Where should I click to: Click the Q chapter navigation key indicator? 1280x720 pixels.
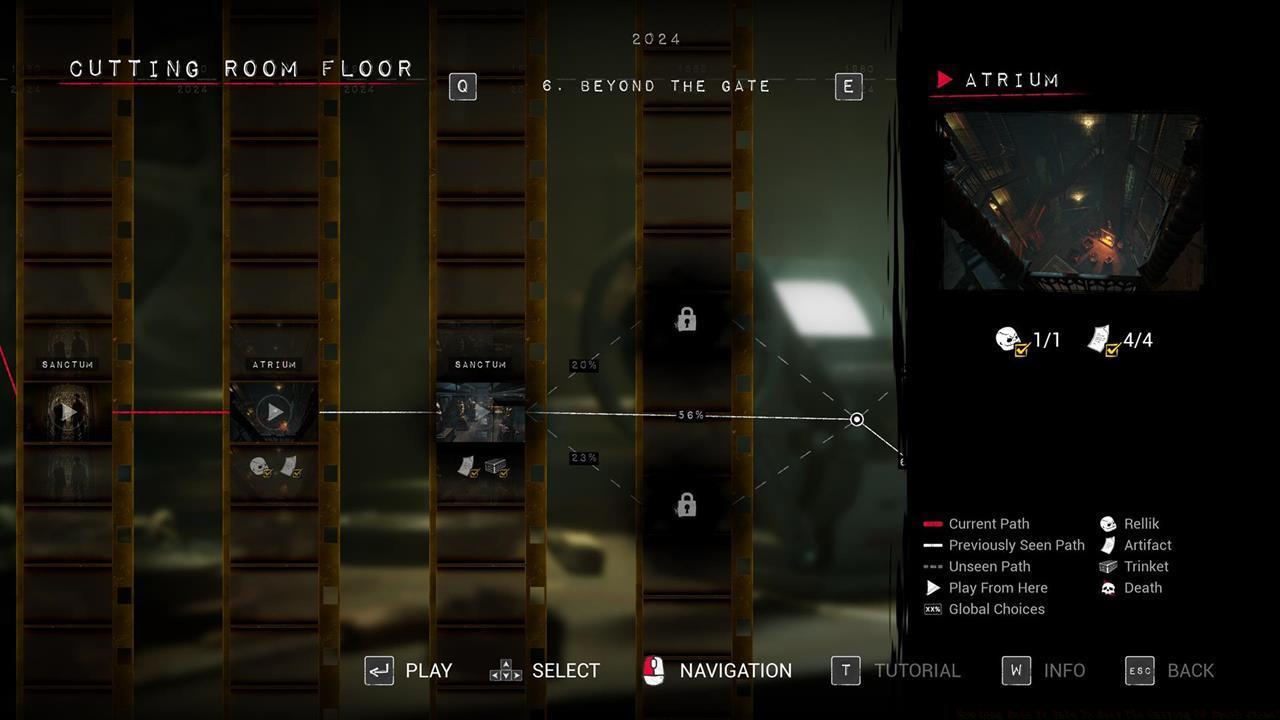click(462, 86)
